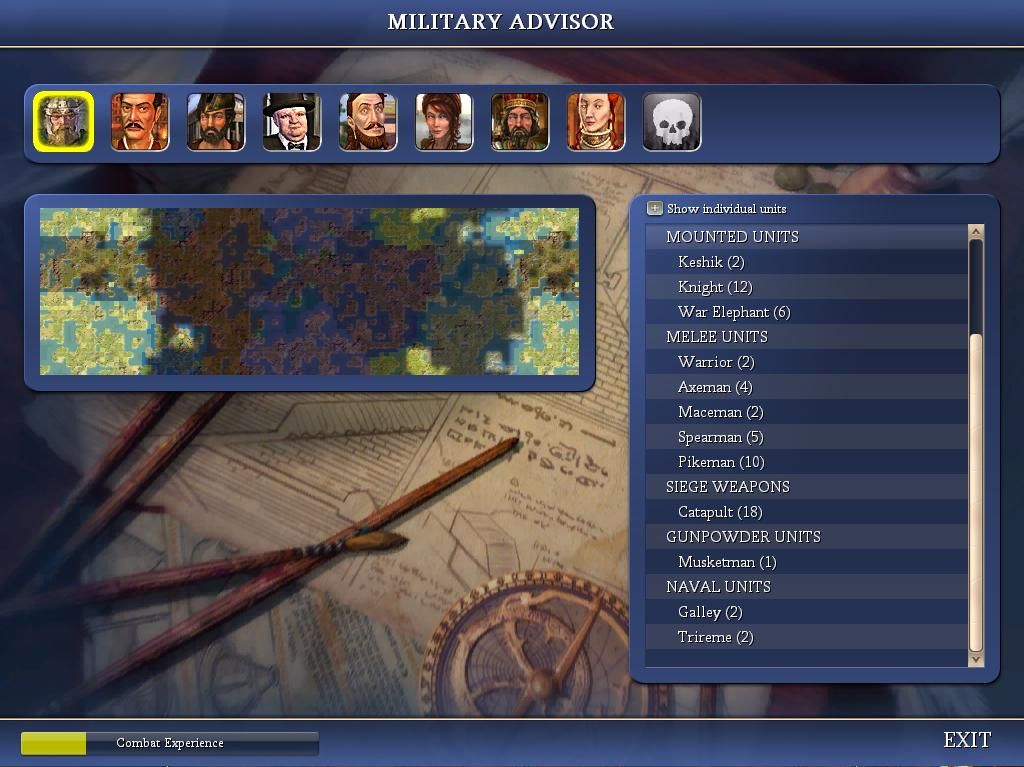The width and height of the screenshot is (1024, 767).
Task: Choose the brown-haired woman leader portrait
Action: (443, 122)
